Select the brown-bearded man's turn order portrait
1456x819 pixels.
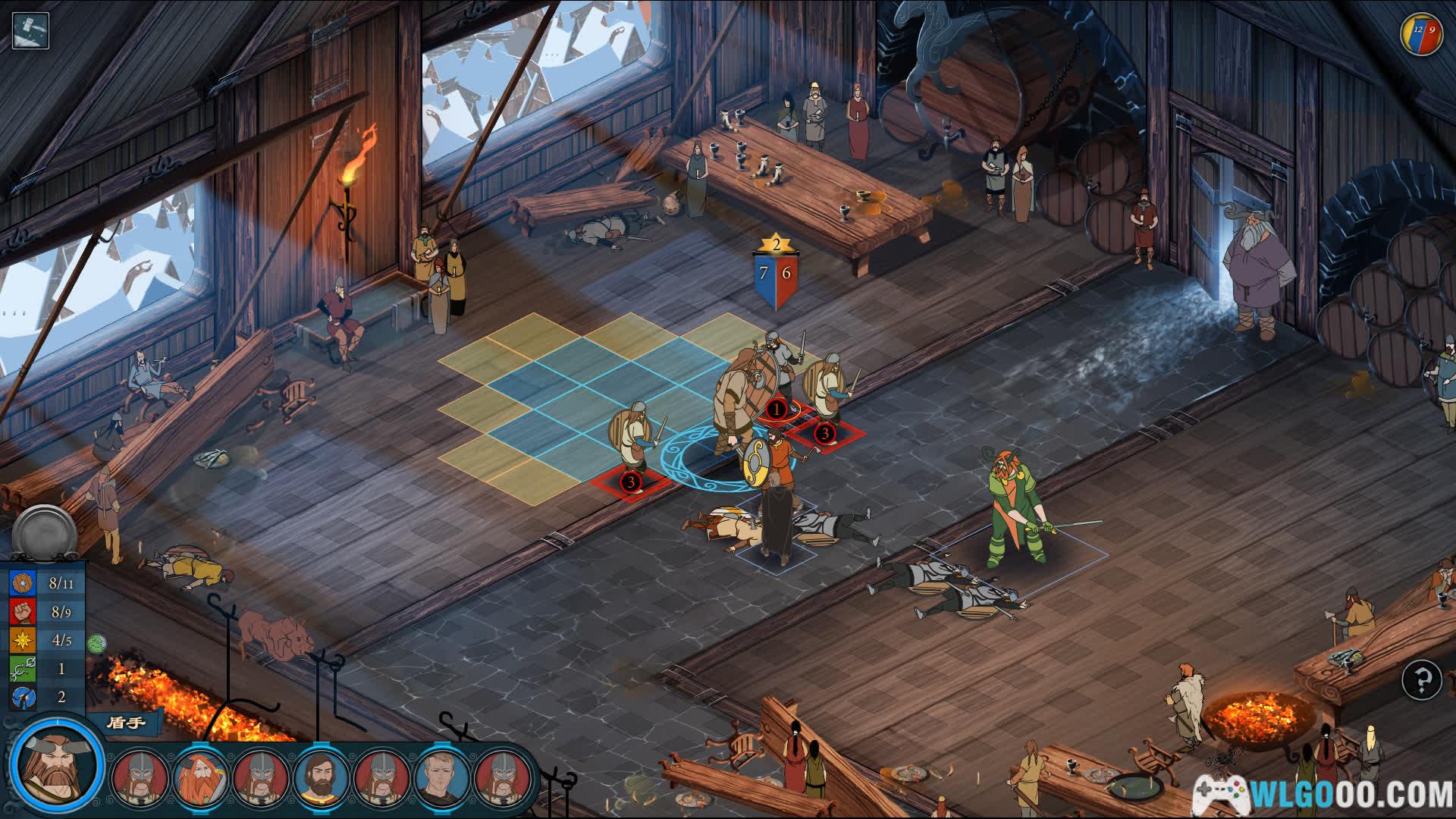click(322, 780)
